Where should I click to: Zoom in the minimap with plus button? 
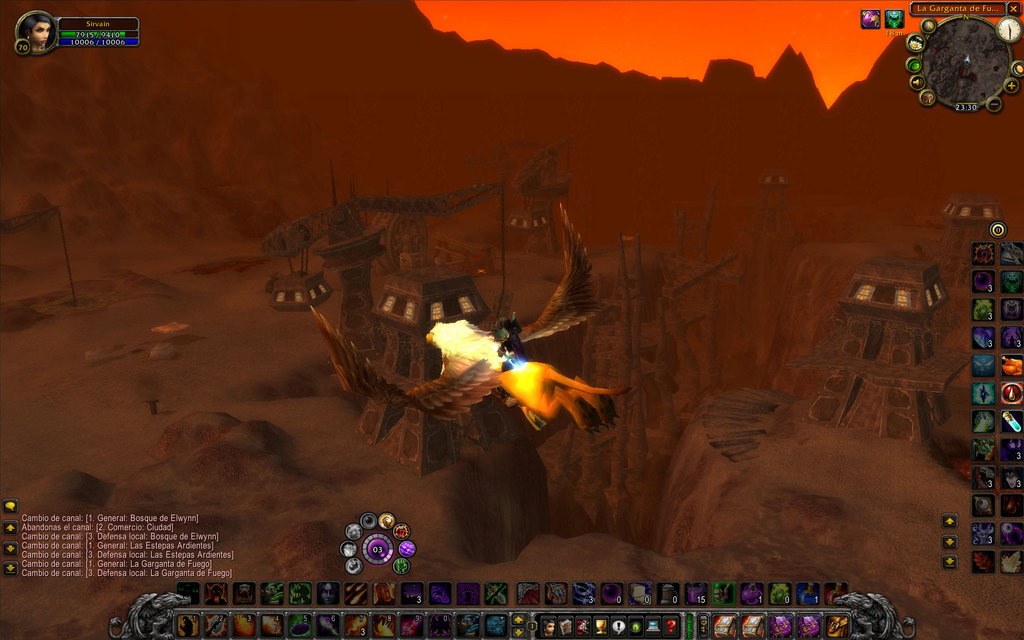1011,86
